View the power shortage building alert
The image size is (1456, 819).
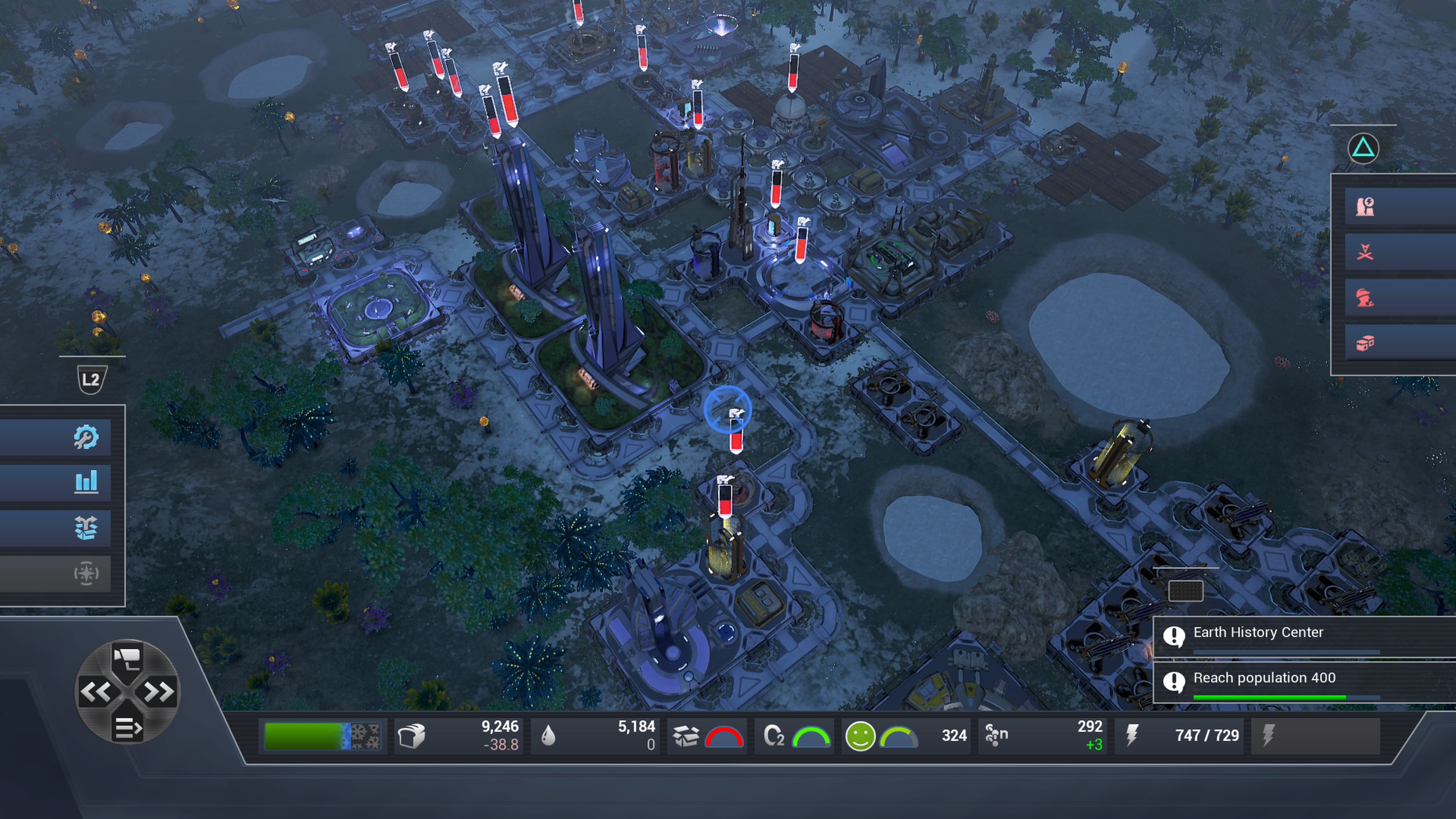click(x=1365, y=207)
